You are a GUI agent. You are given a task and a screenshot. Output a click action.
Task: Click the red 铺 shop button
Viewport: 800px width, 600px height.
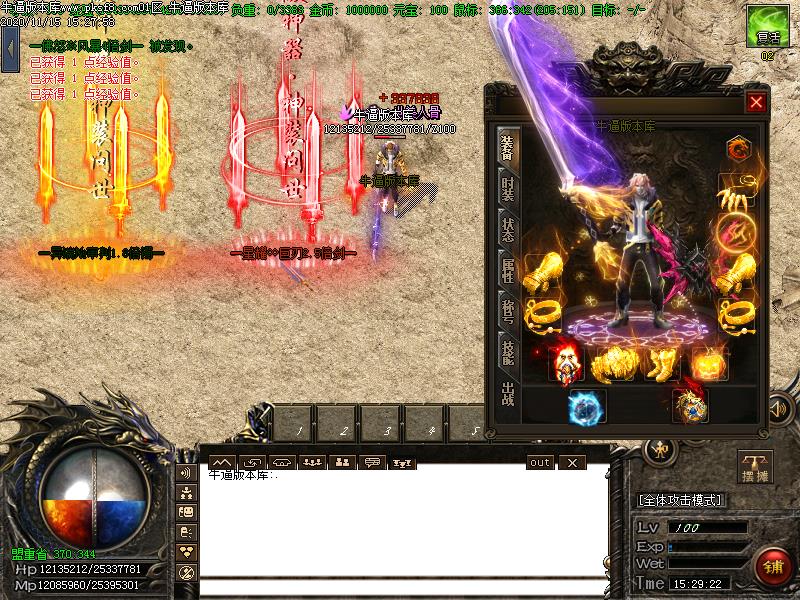(x=772, y=566)
